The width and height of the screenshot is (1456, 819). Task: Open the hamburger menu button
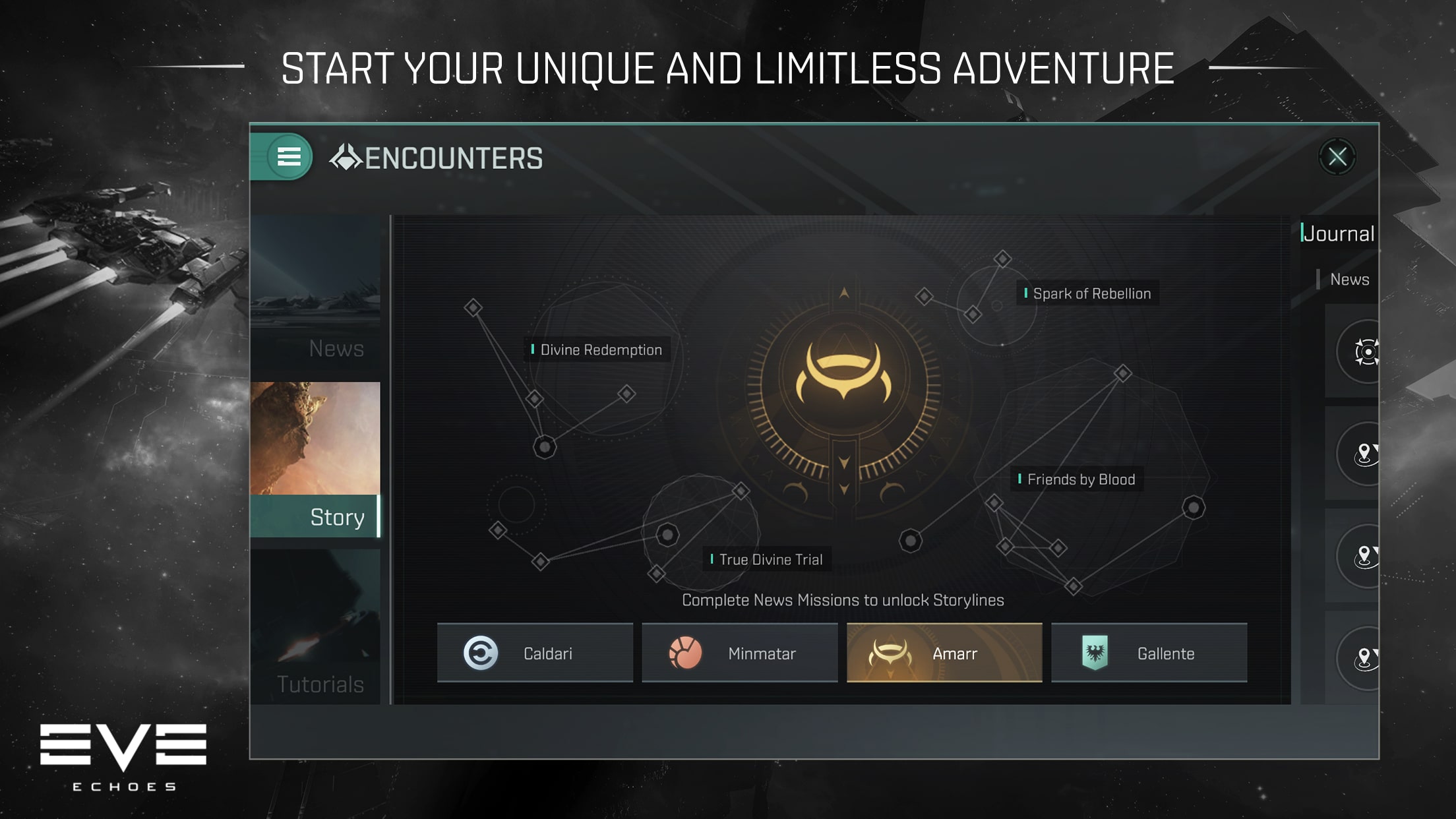[288, 157]
